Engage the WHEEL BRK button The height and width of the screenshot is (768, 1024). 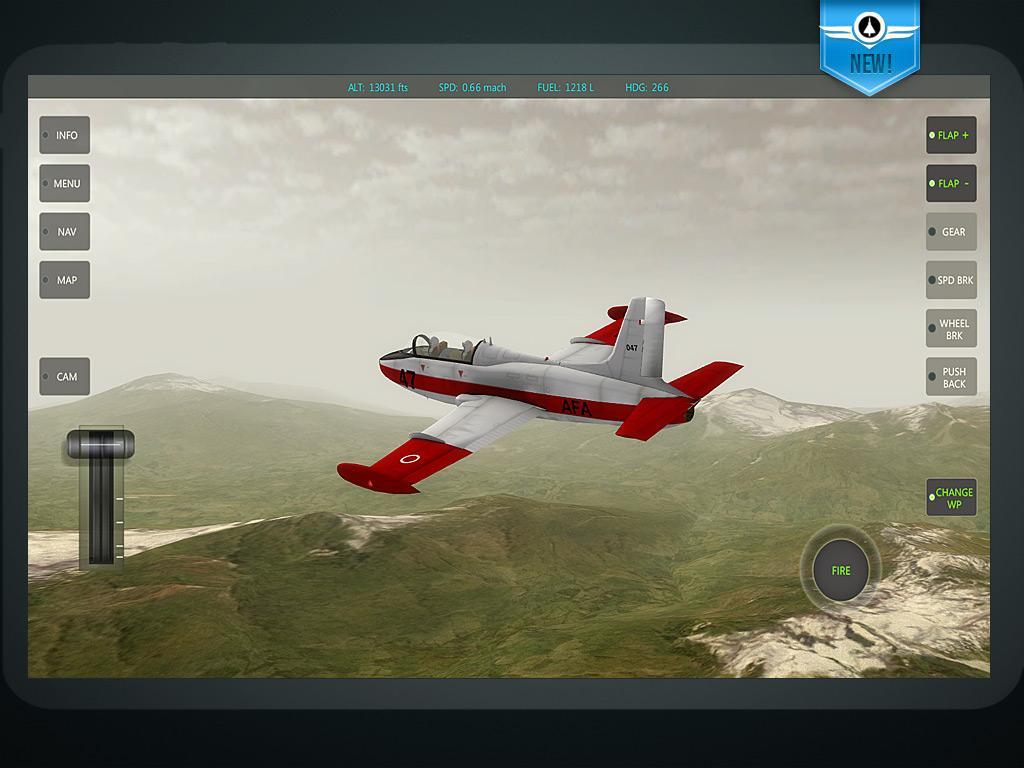[951, 329]
